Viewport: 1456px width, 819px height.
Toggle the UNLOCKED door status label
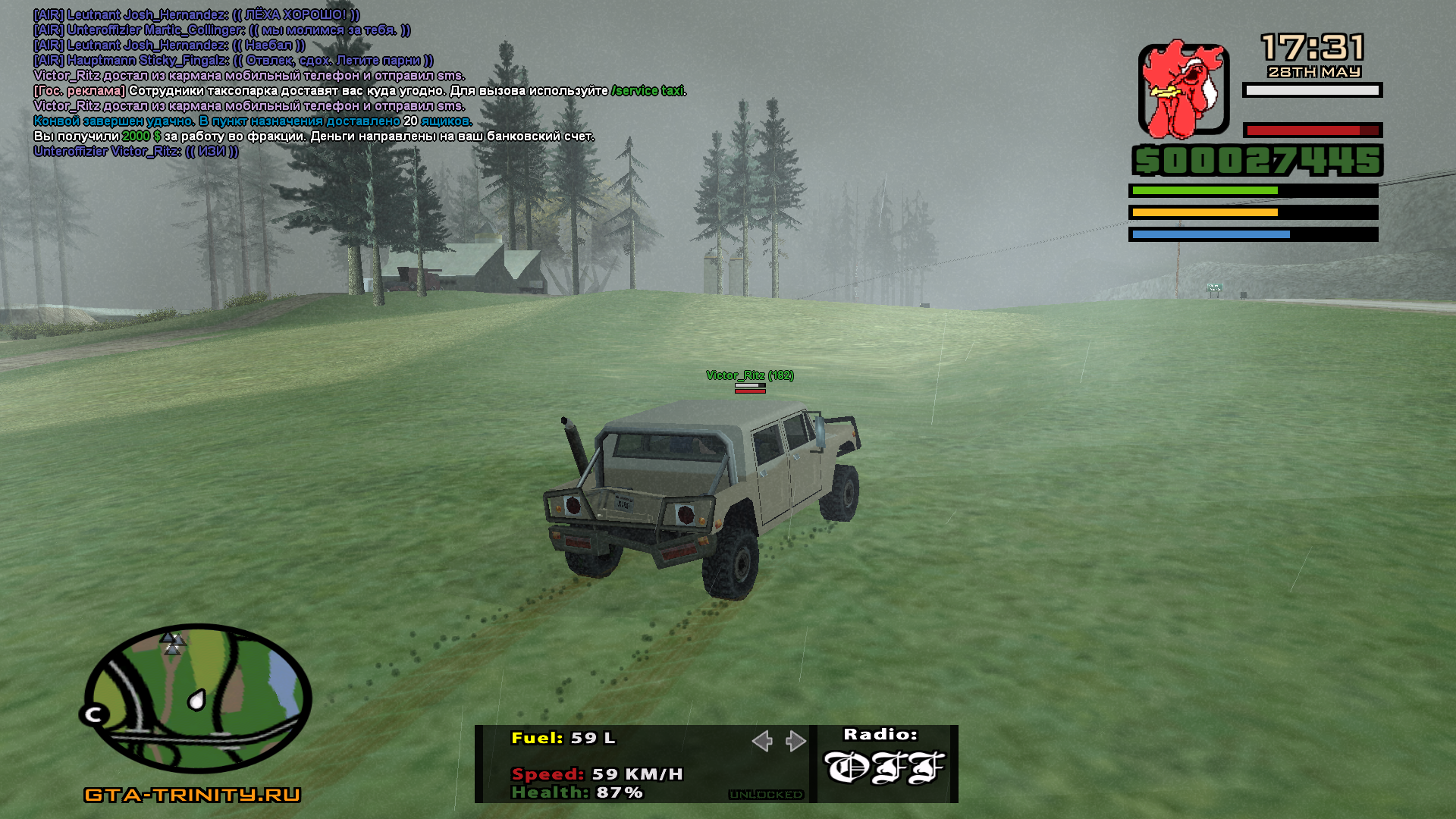pyautogui.click(x=766, y=795)
